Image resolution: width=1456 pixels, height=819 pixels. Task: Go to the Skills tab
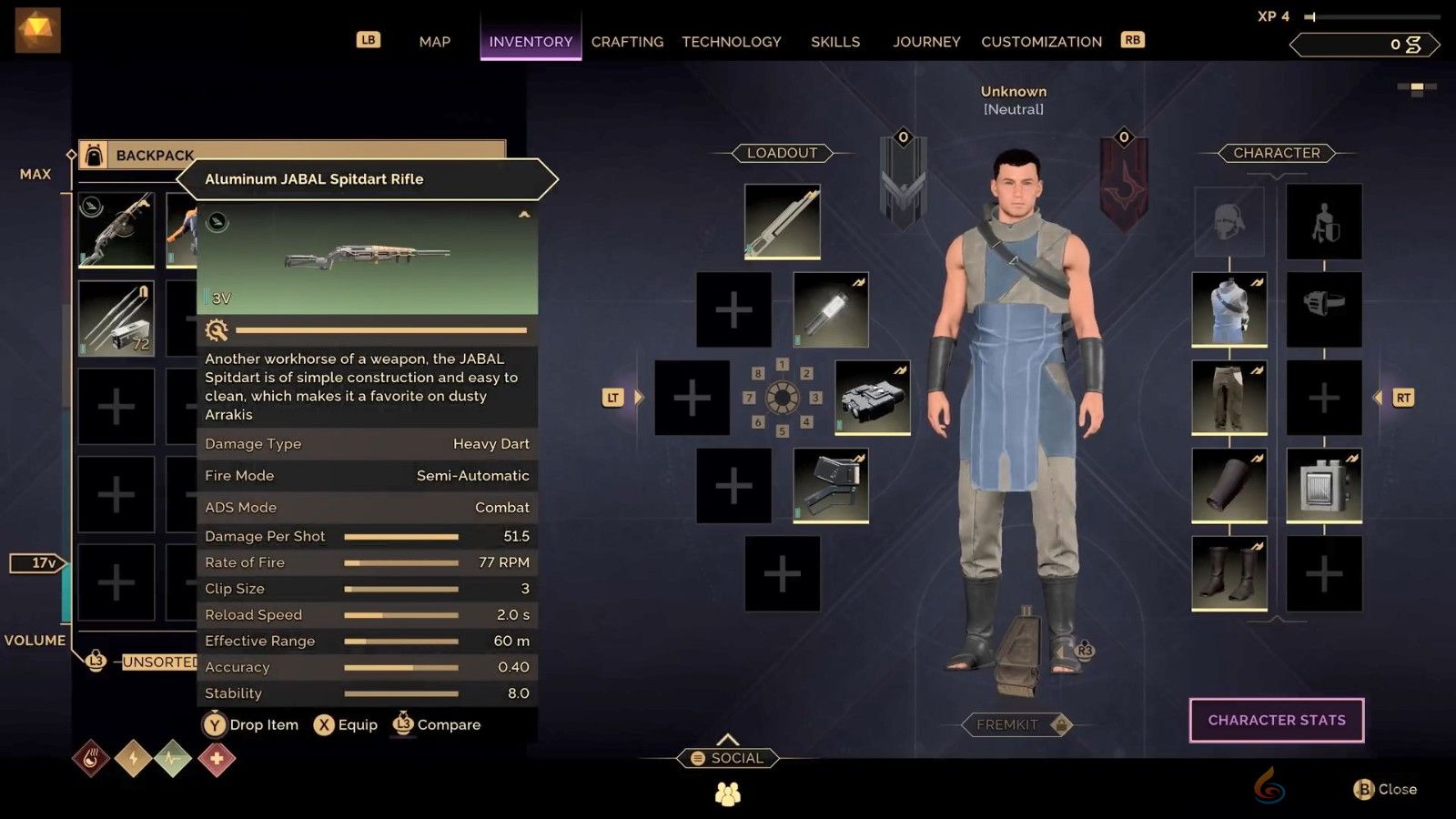click(834, 42)
